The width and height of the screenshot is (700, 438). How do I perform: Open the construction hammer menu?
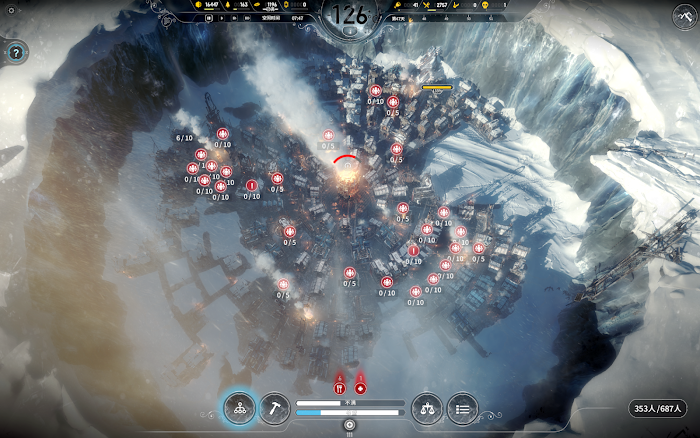(274, 407)
